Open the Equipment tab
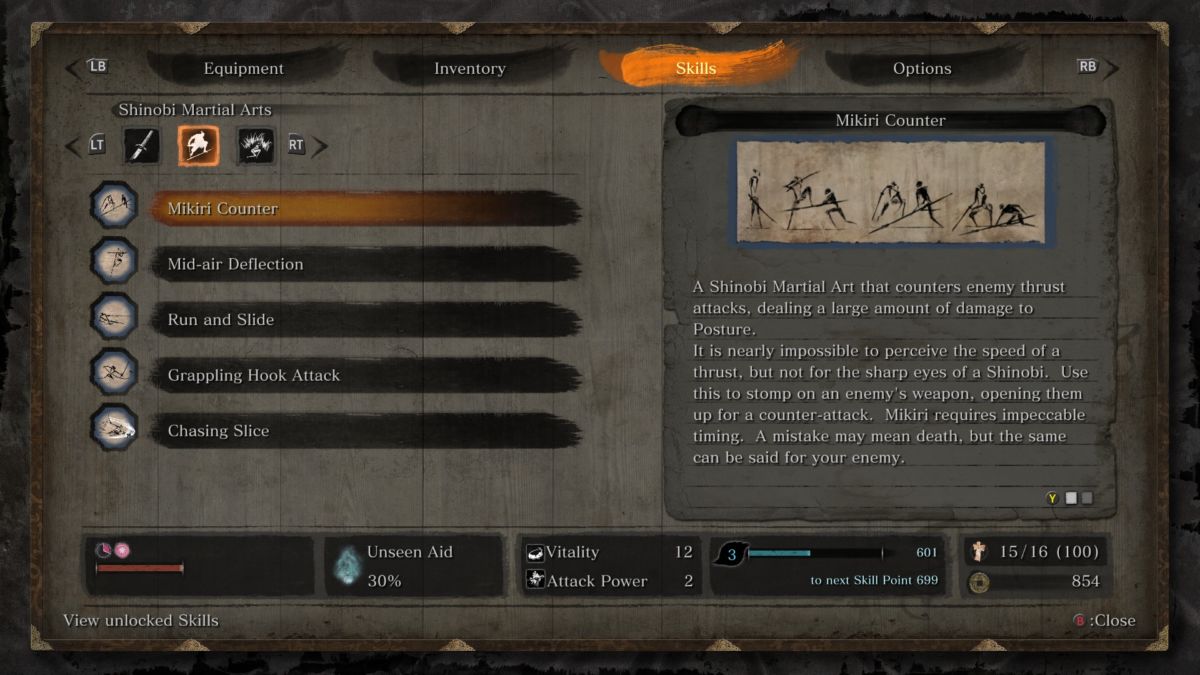 pos(243,69)
